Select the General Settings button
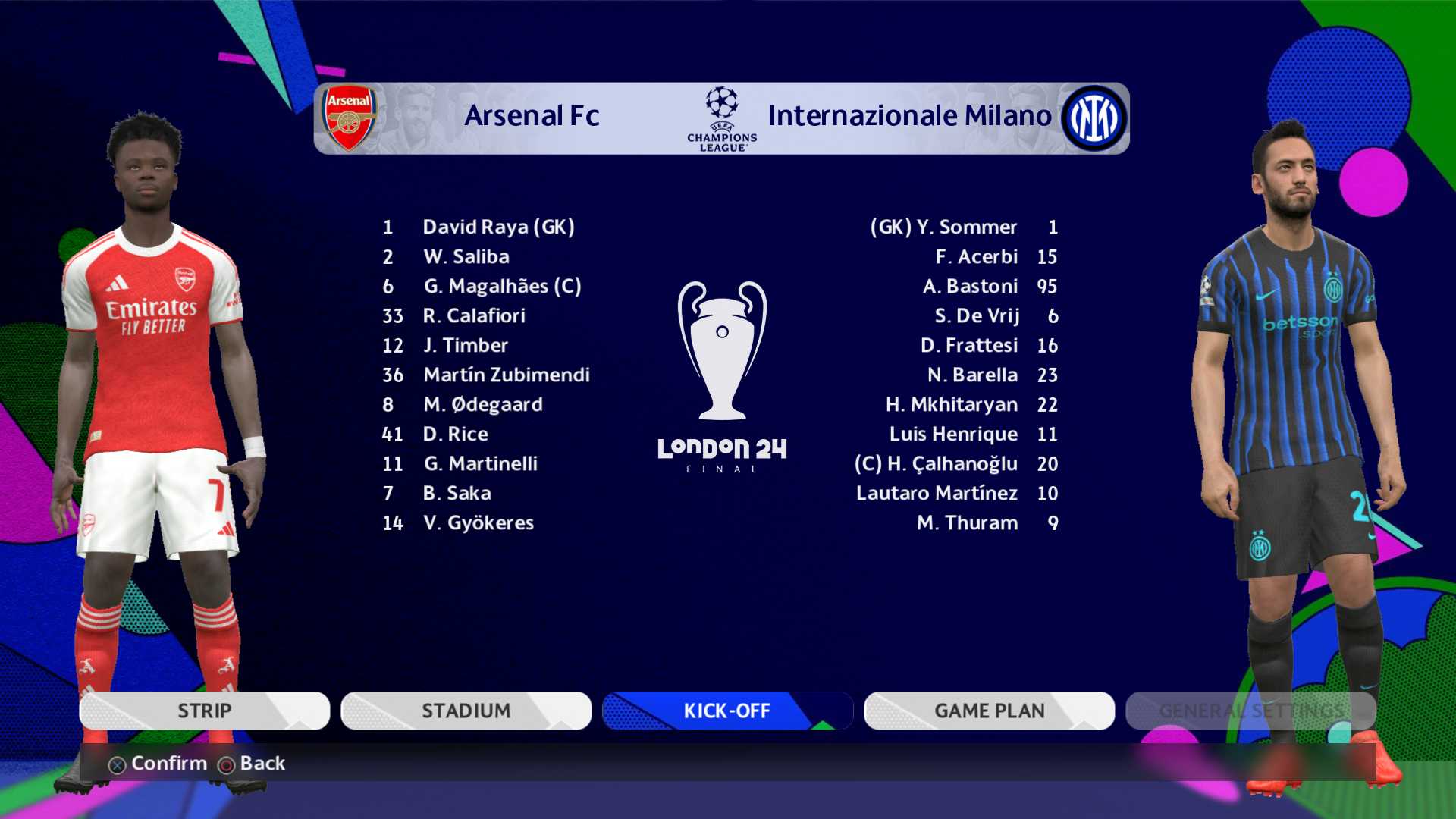 click(1250, 711)
